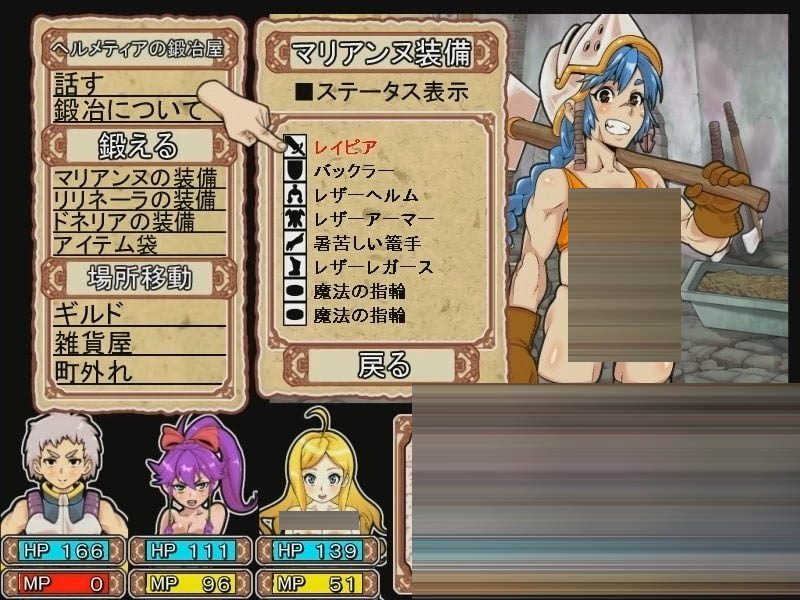Click 戻る back button
The height and width of the screenshot is (600, 800).
click(384, 364)
